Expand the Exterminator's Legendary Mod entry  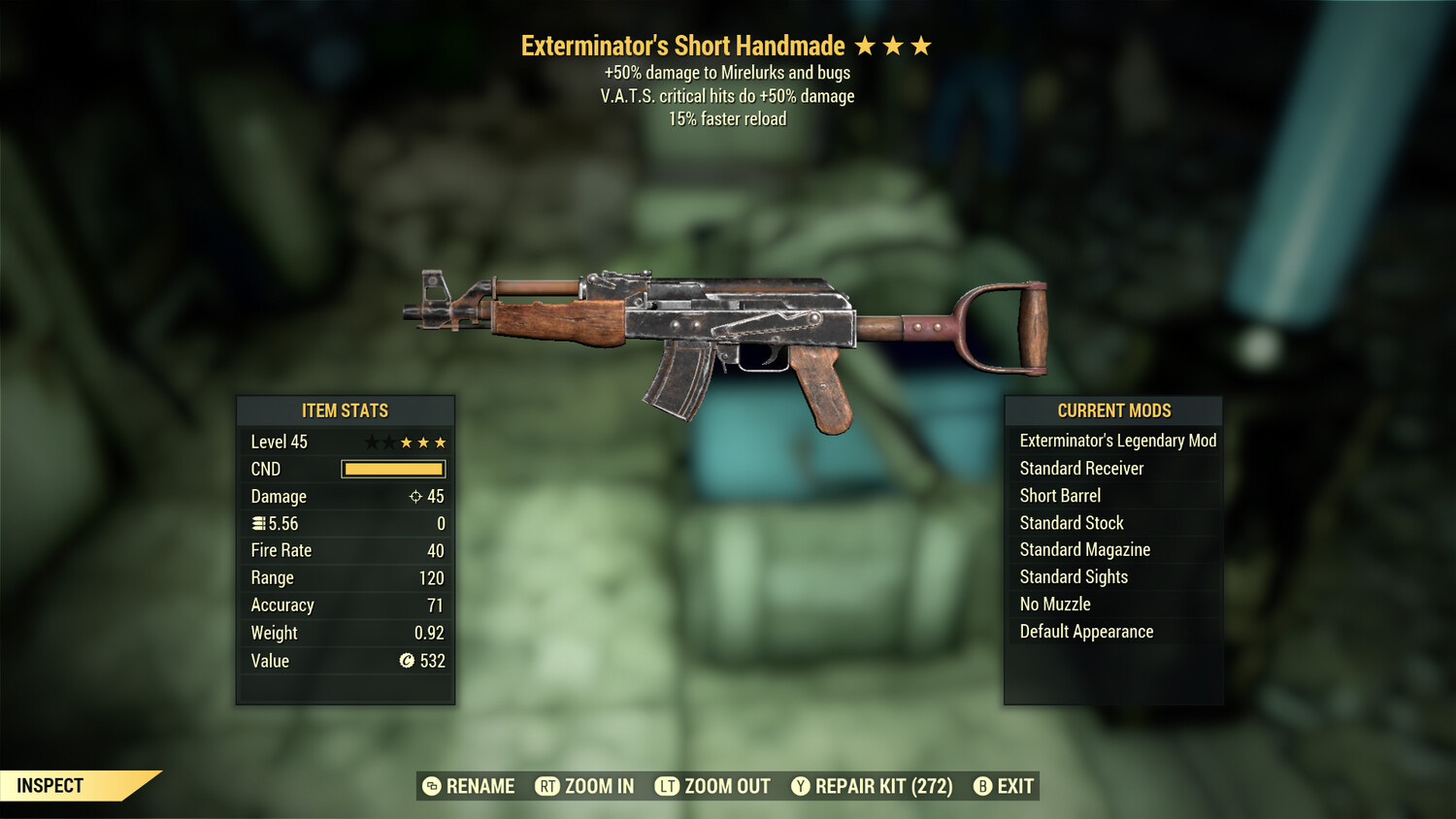pos(1116,441)
